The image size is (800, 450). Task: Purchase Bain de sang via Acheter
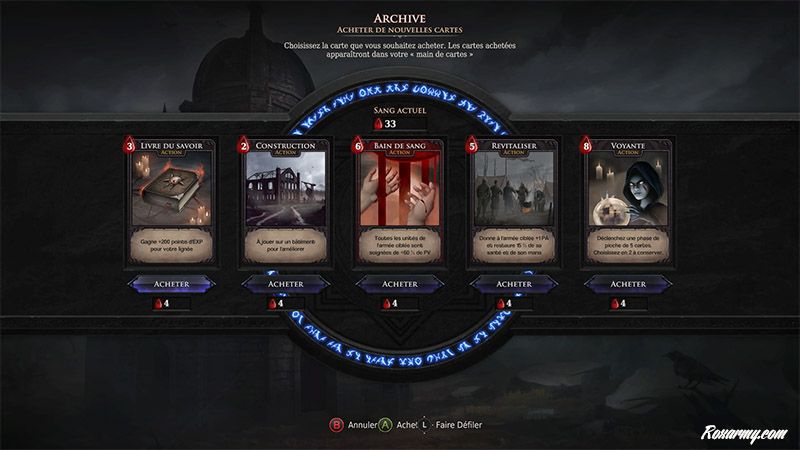pos(399,284)
